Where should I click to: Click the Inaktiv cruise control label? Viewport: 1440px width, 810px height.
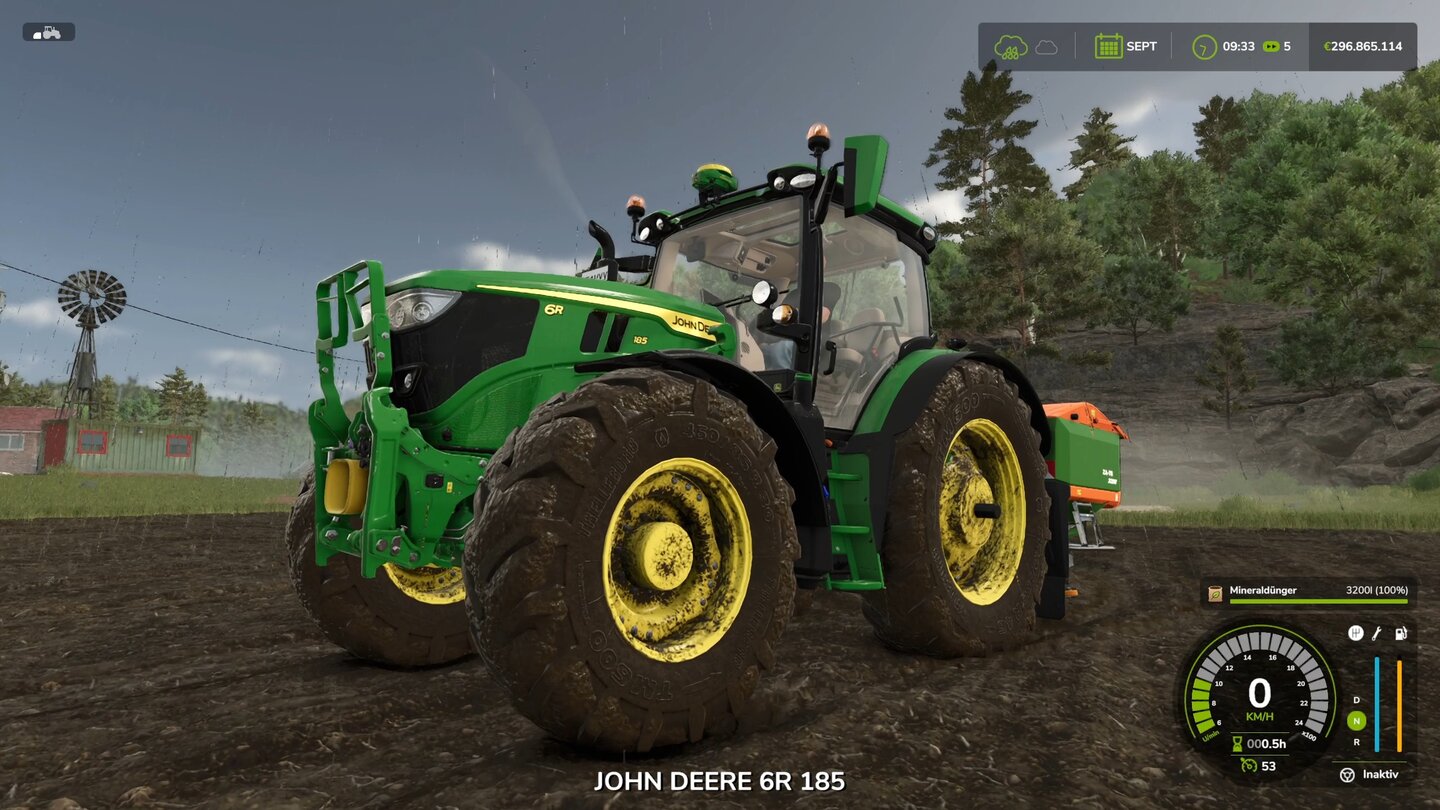pos(1381,774)
